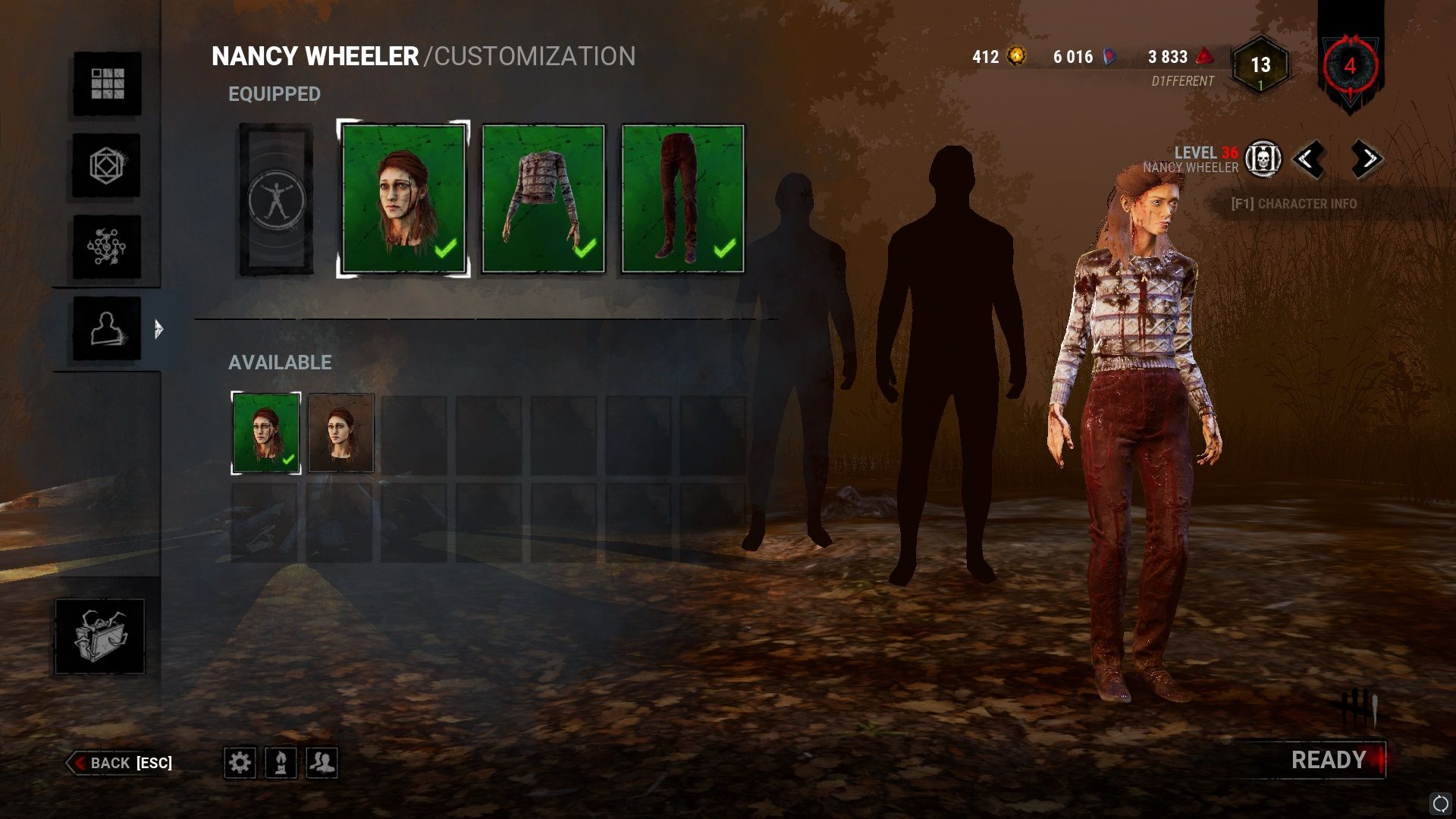Click the player name D1FFERENT
1456x819 pixels.
(x=1181, y=78)
